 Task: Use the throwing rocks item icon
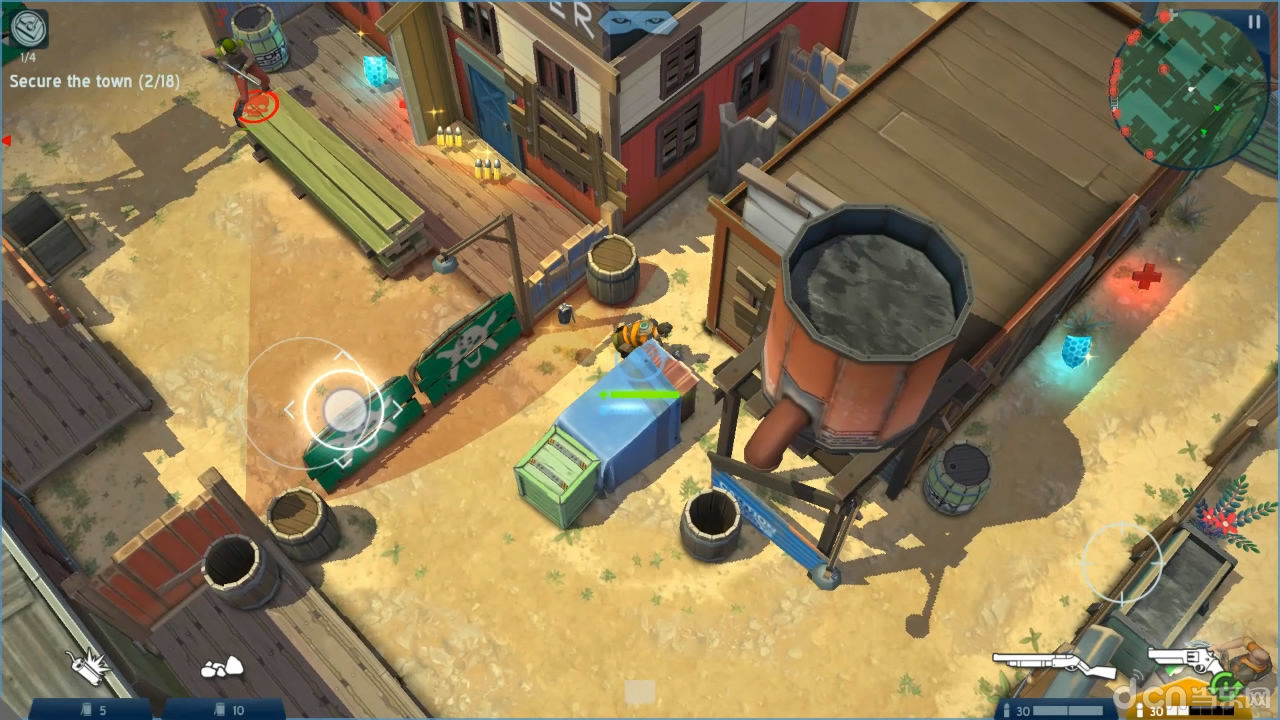point(222,666)
